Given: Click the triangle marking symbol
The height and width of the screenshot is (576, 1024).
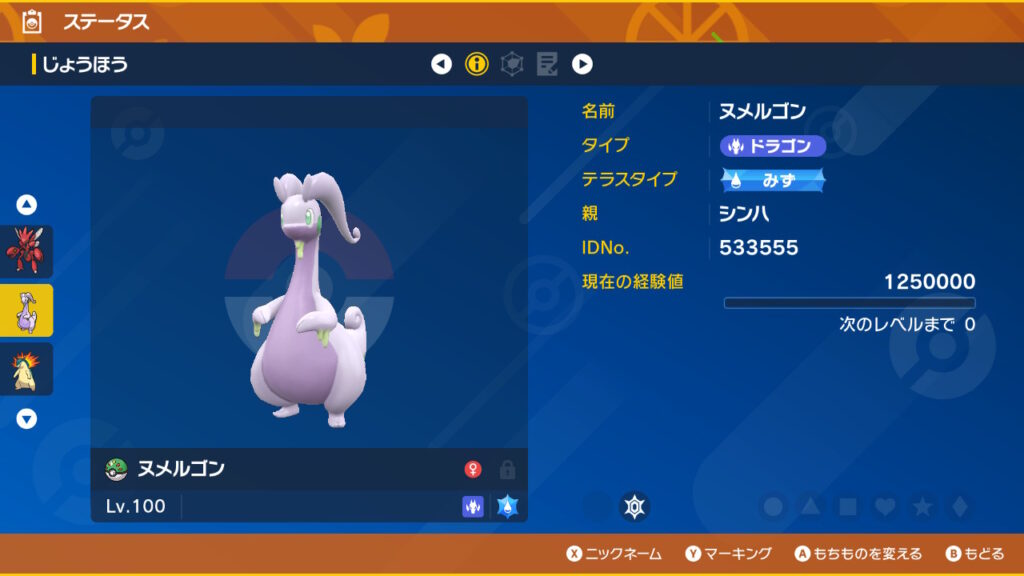Looking at the screenshot, I should pos(810,507).
